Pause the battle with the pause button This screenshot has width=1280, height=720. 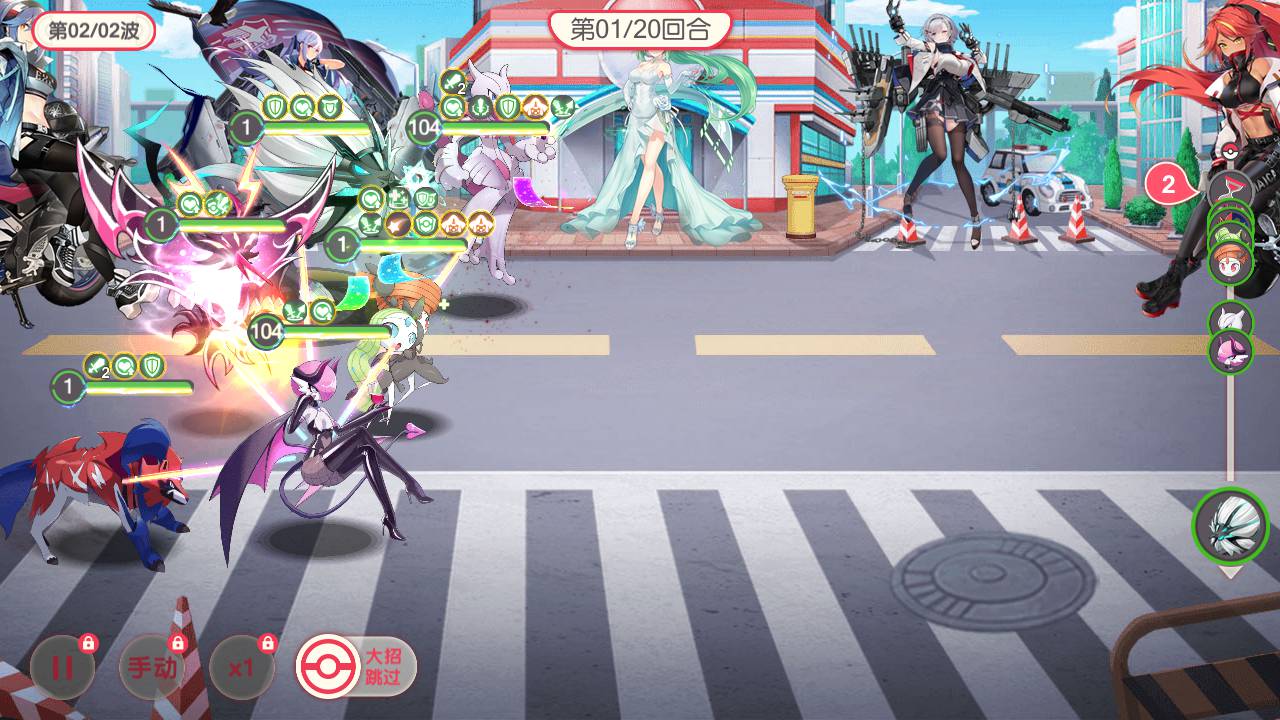pos(62,667)
